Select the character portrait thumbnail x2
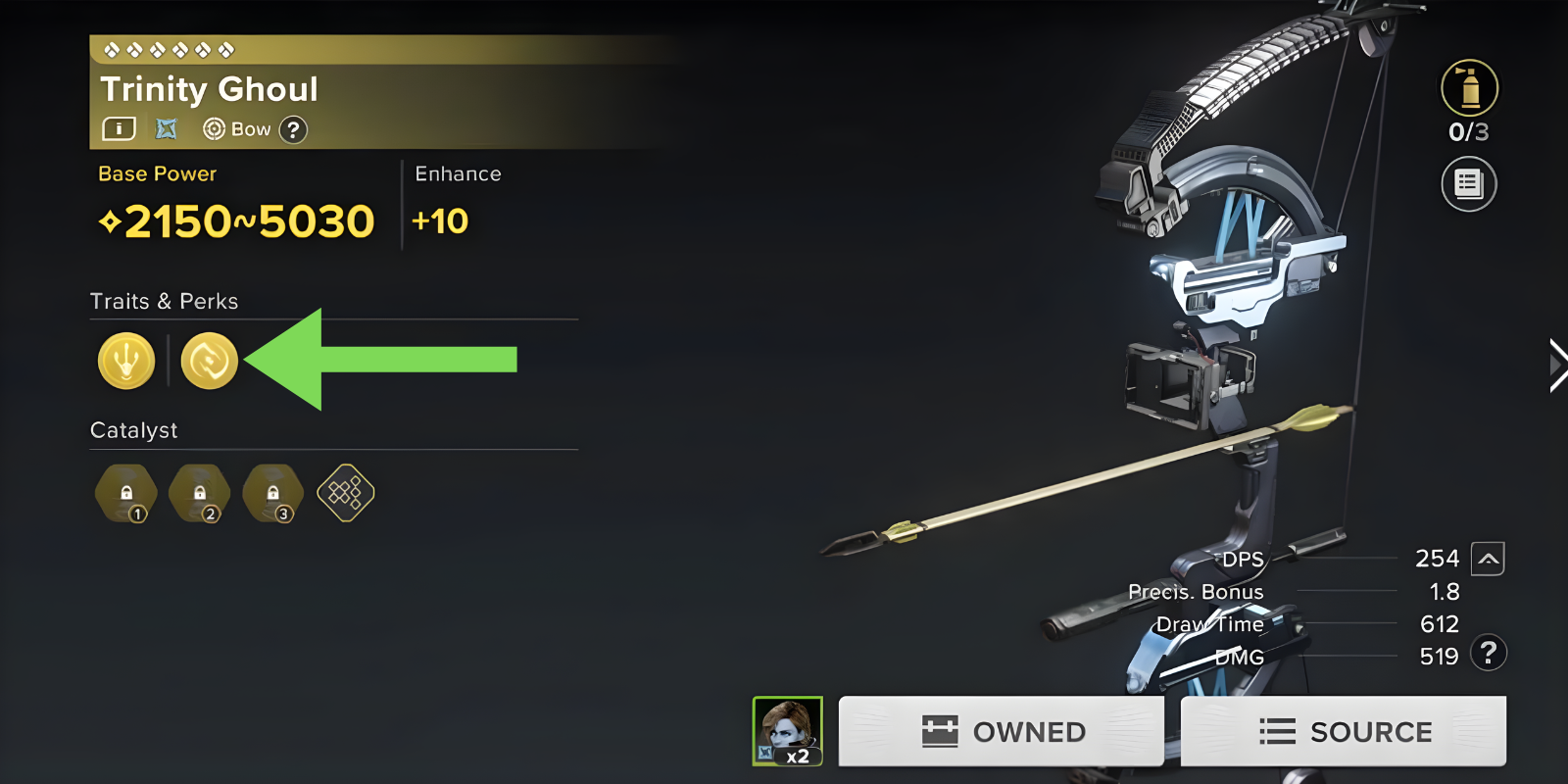Screen dimensions: 1568x784 786,730
